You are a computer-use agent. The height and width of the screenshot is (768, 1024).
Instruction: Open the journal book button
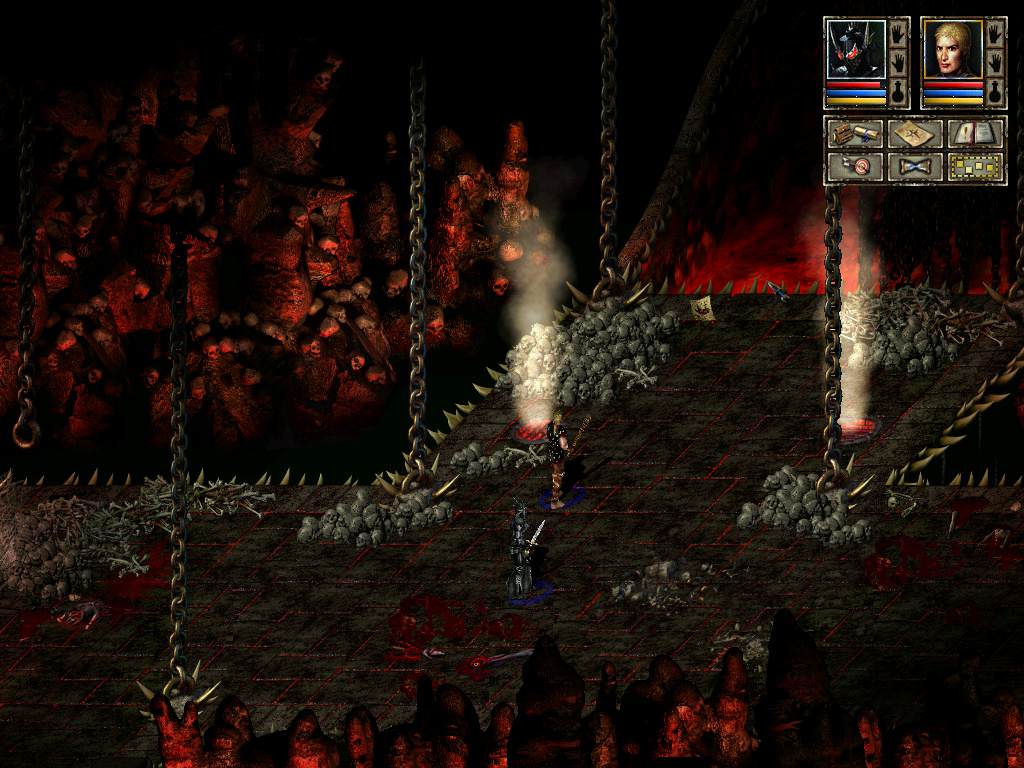[976, 133]
